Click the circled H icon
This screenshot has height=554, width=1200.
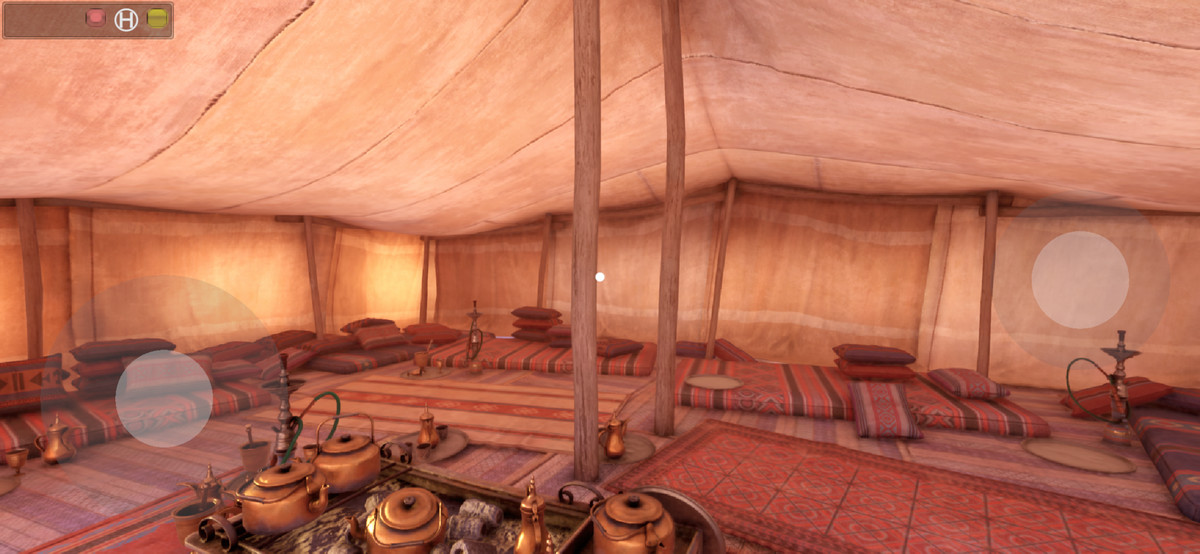[x=126, y=19]
